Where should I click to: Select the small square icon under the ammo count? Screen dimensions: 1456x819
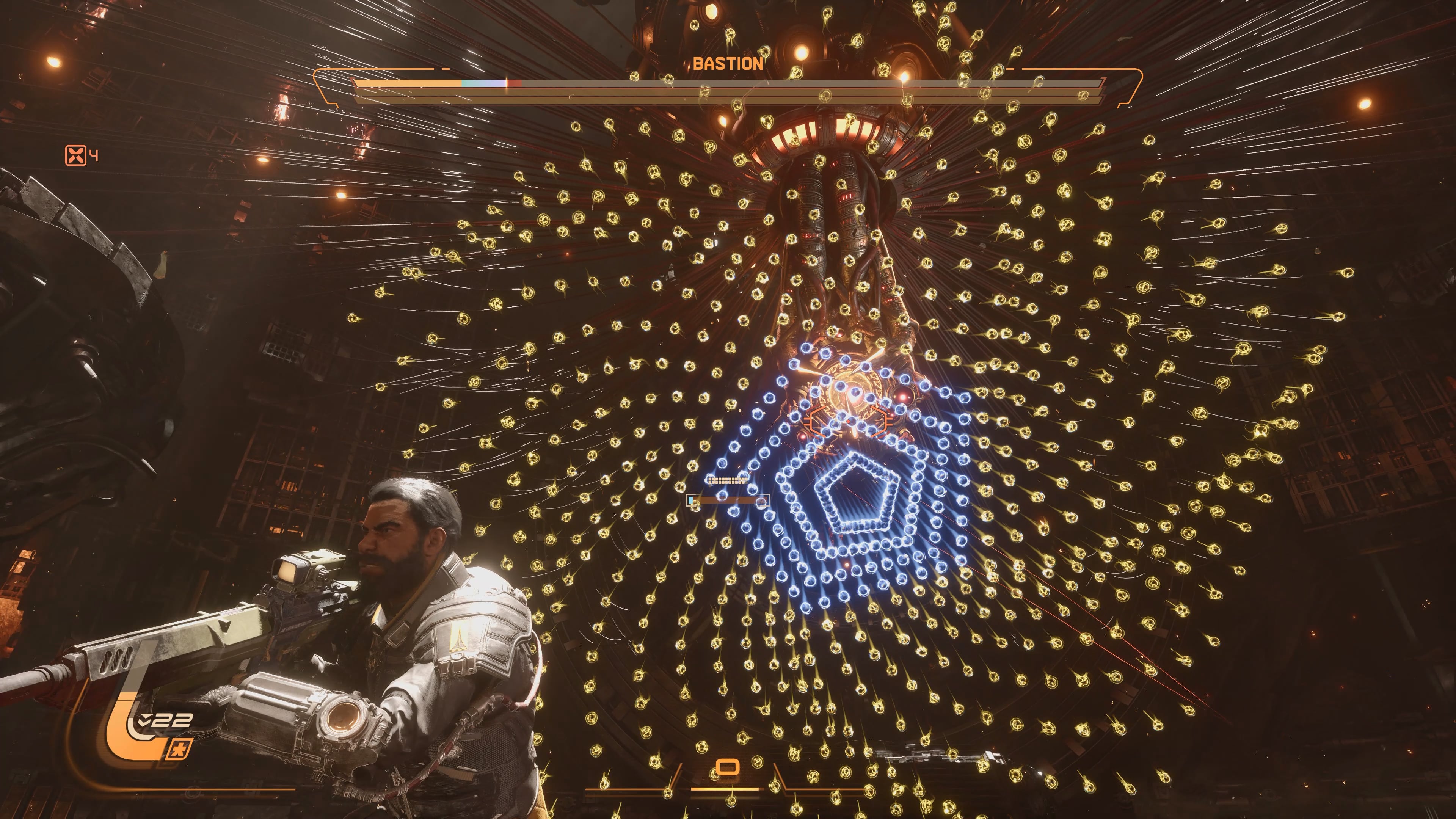180,750
